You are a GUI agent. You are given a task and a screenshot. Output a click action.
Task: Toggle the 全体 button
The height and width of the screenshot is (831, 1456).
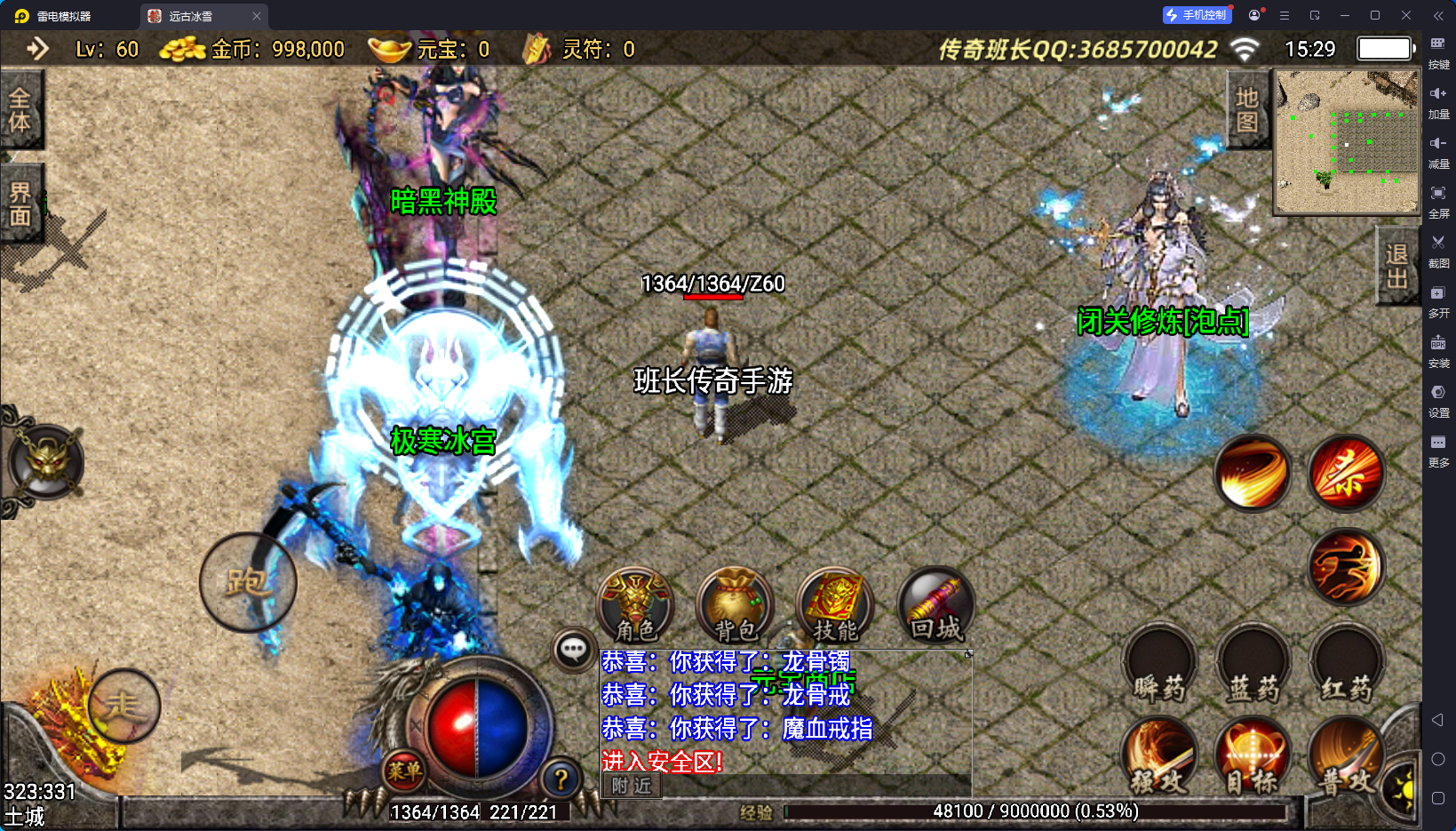point(20,110)
